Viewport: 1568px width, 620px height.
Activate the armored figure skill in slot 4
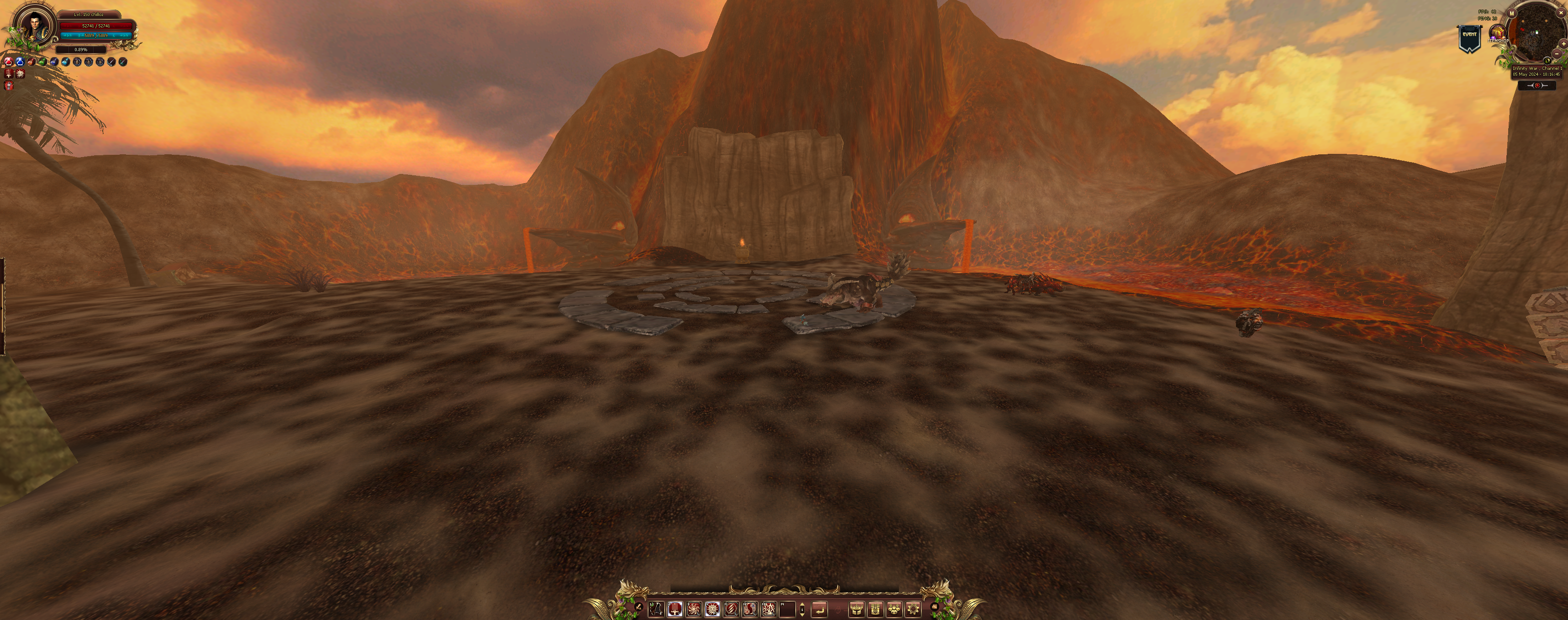tap(712, 609)
